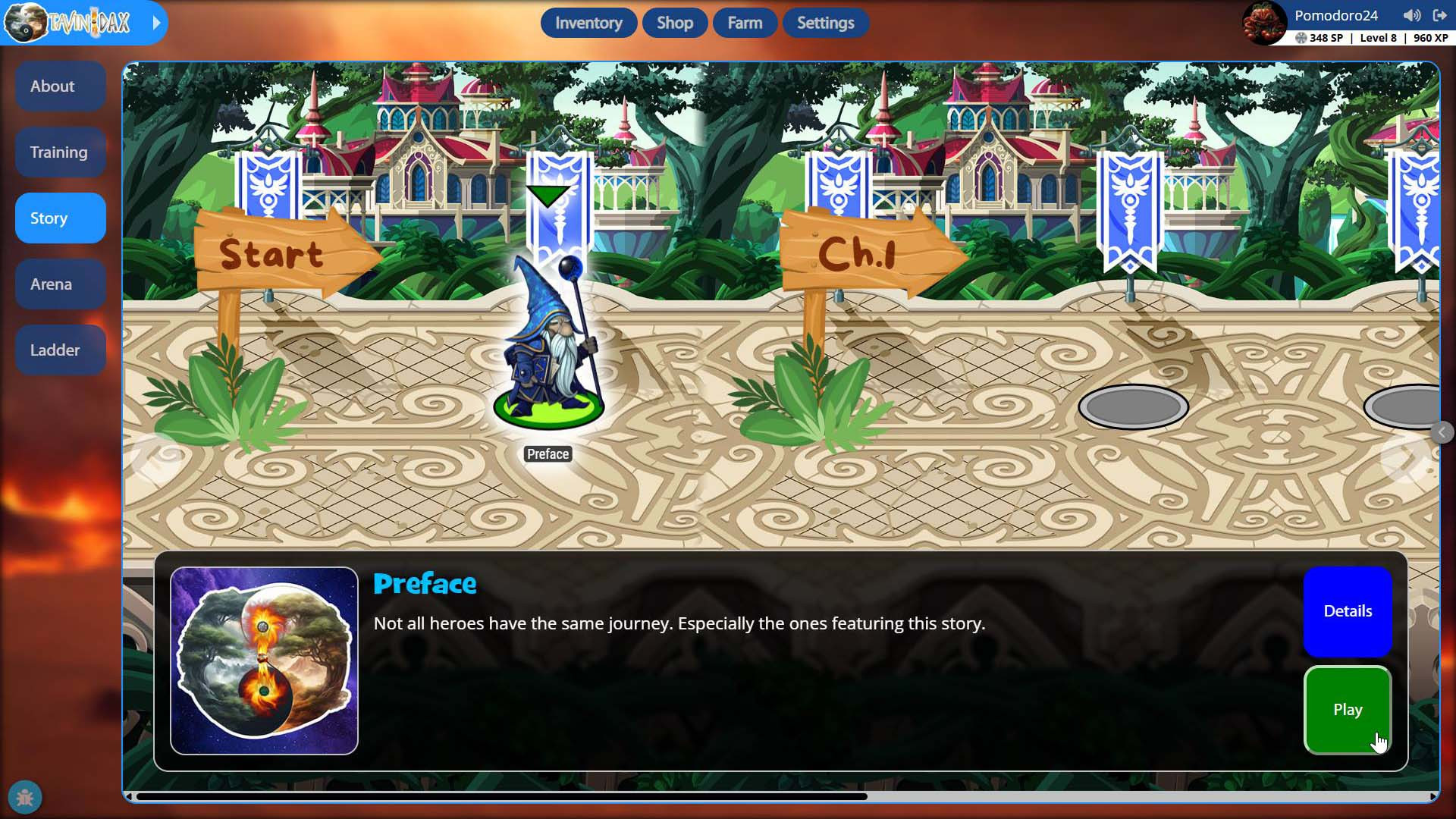1456x819 pixels.
Task: Switch to the Training section
Action: coord(60,152)
